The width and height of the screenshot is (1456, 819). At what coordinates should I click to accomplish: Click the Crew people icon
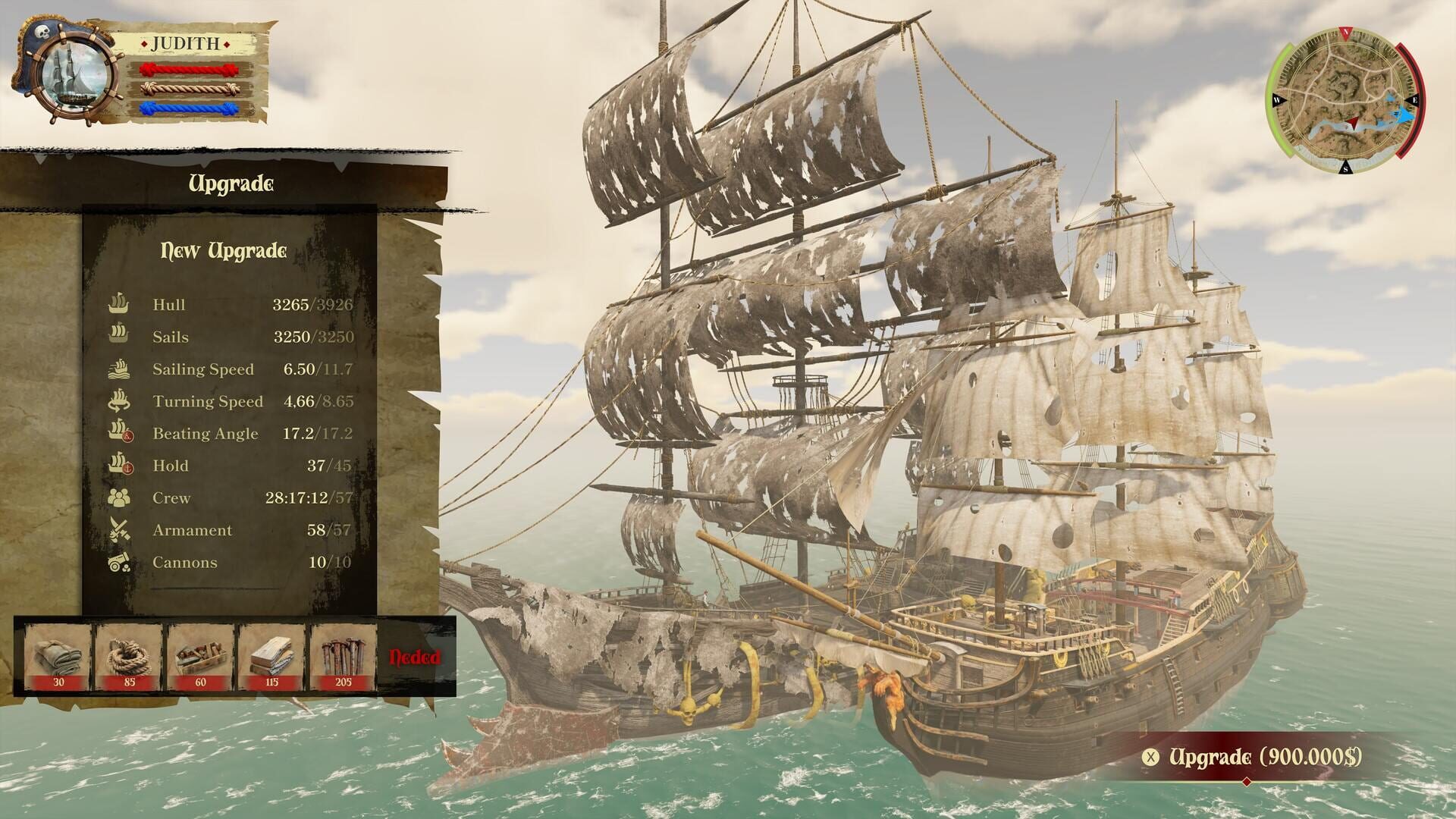pyautogui.click(x=118, y=497)
